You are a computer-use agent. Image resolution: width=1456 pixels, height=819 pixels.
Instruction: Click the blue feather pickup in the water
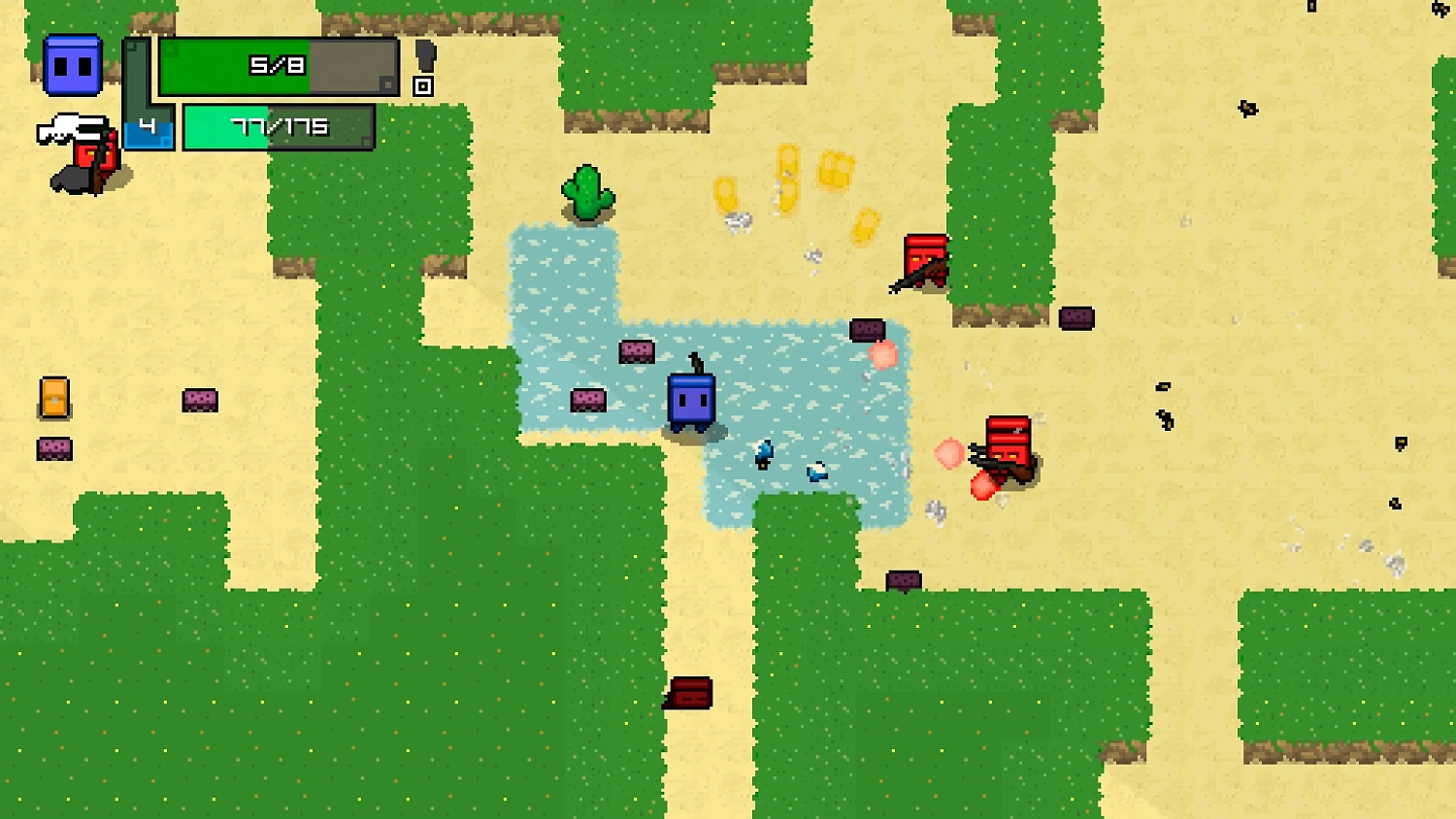(763, 454)
